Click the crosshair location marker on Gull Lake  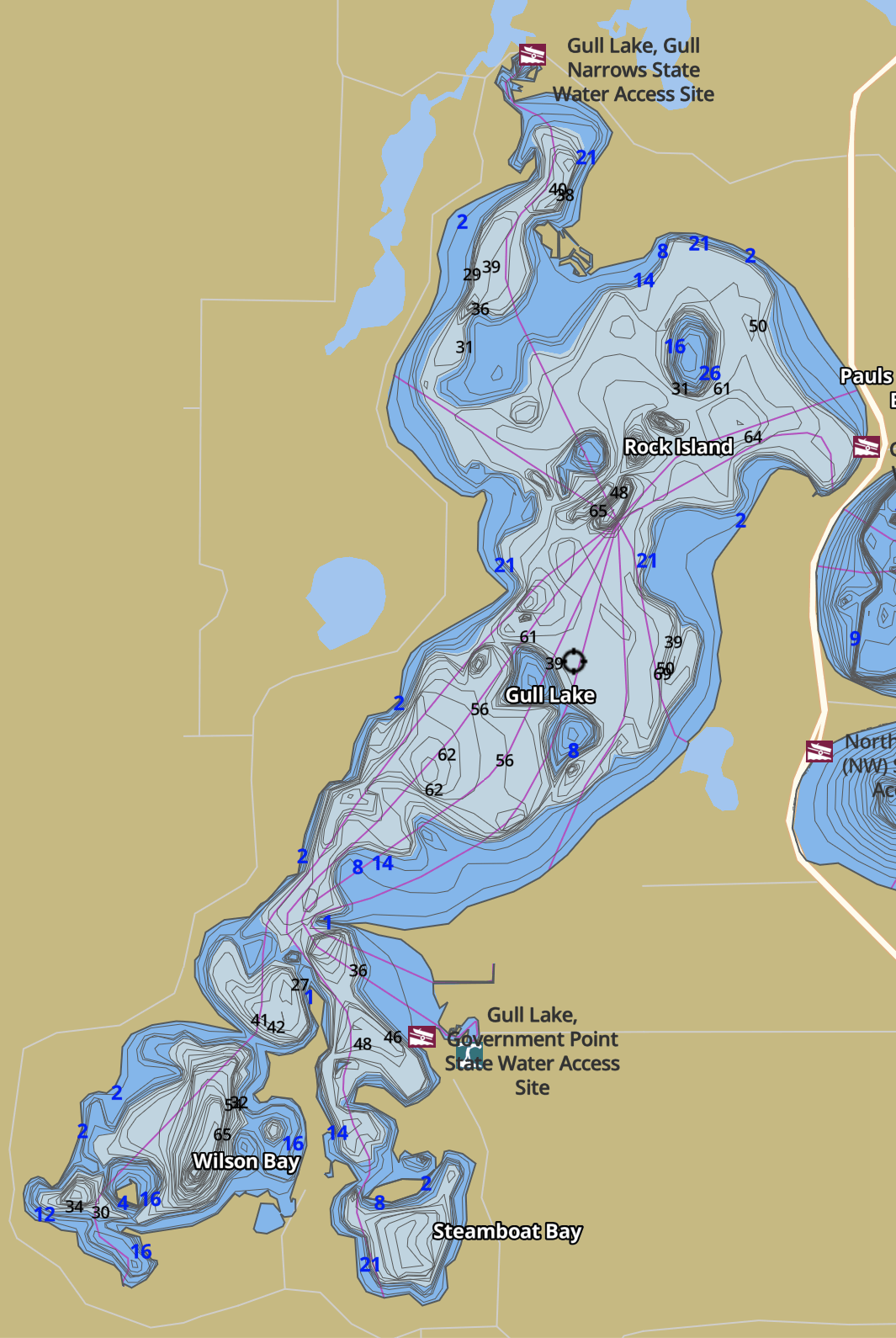tap(574, 661)
